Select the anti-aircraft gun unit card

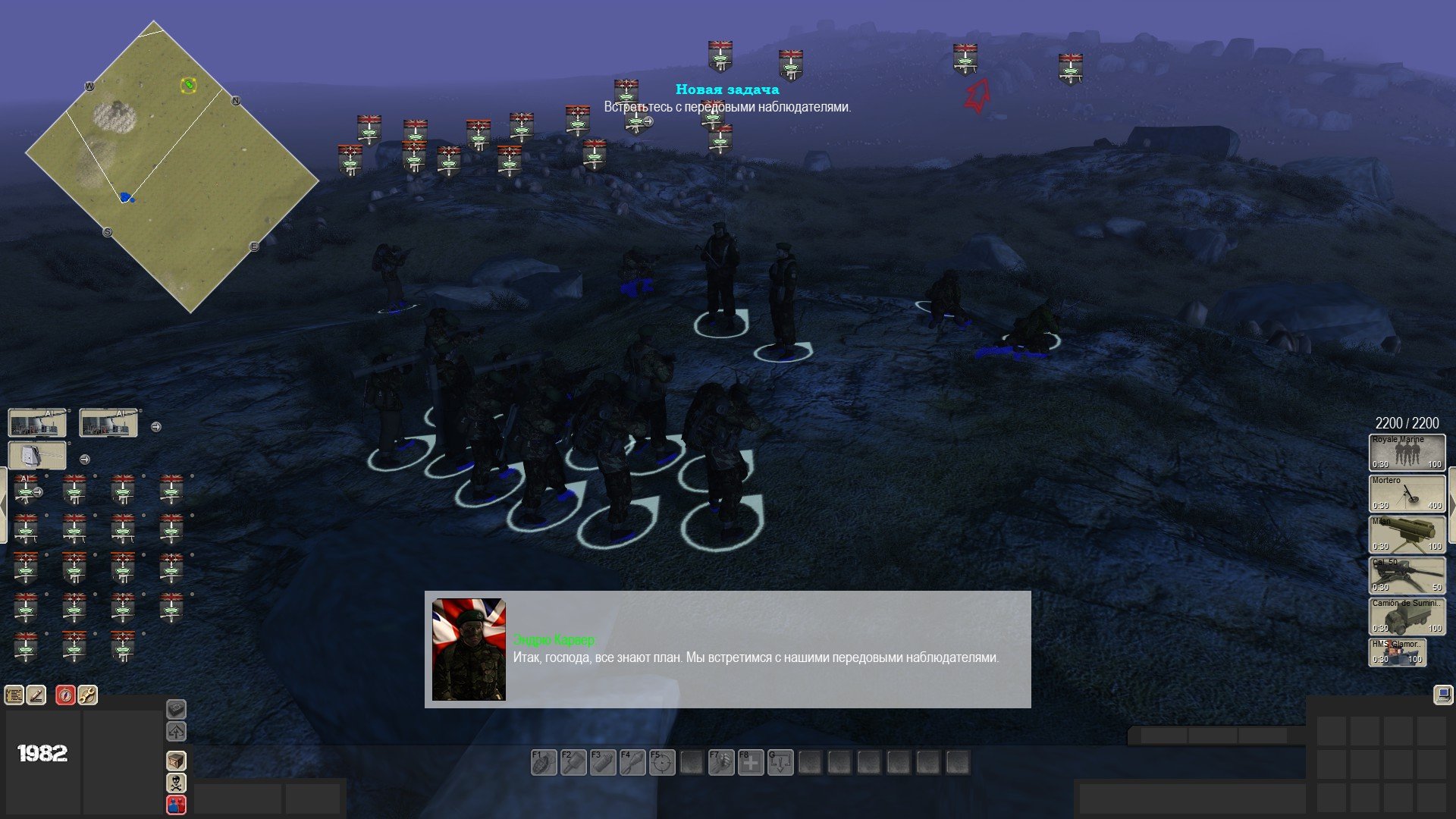click(x=37, y=456)
